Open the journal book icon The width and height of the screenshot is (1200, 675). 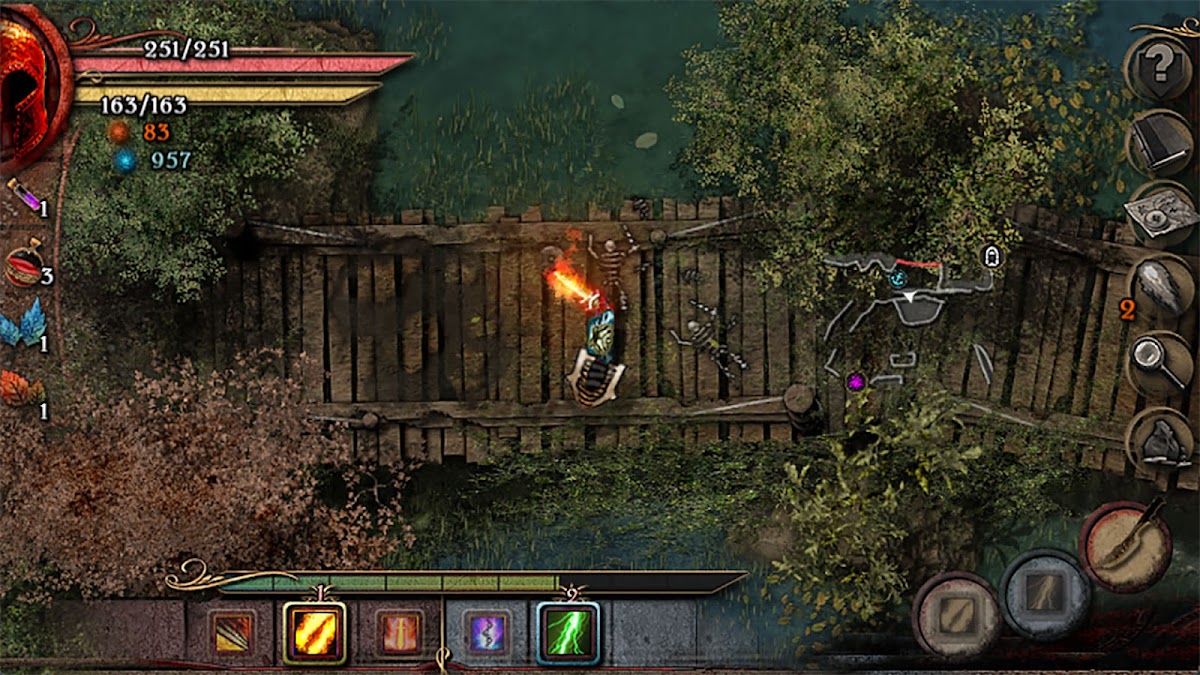(x=1160, y=143)
